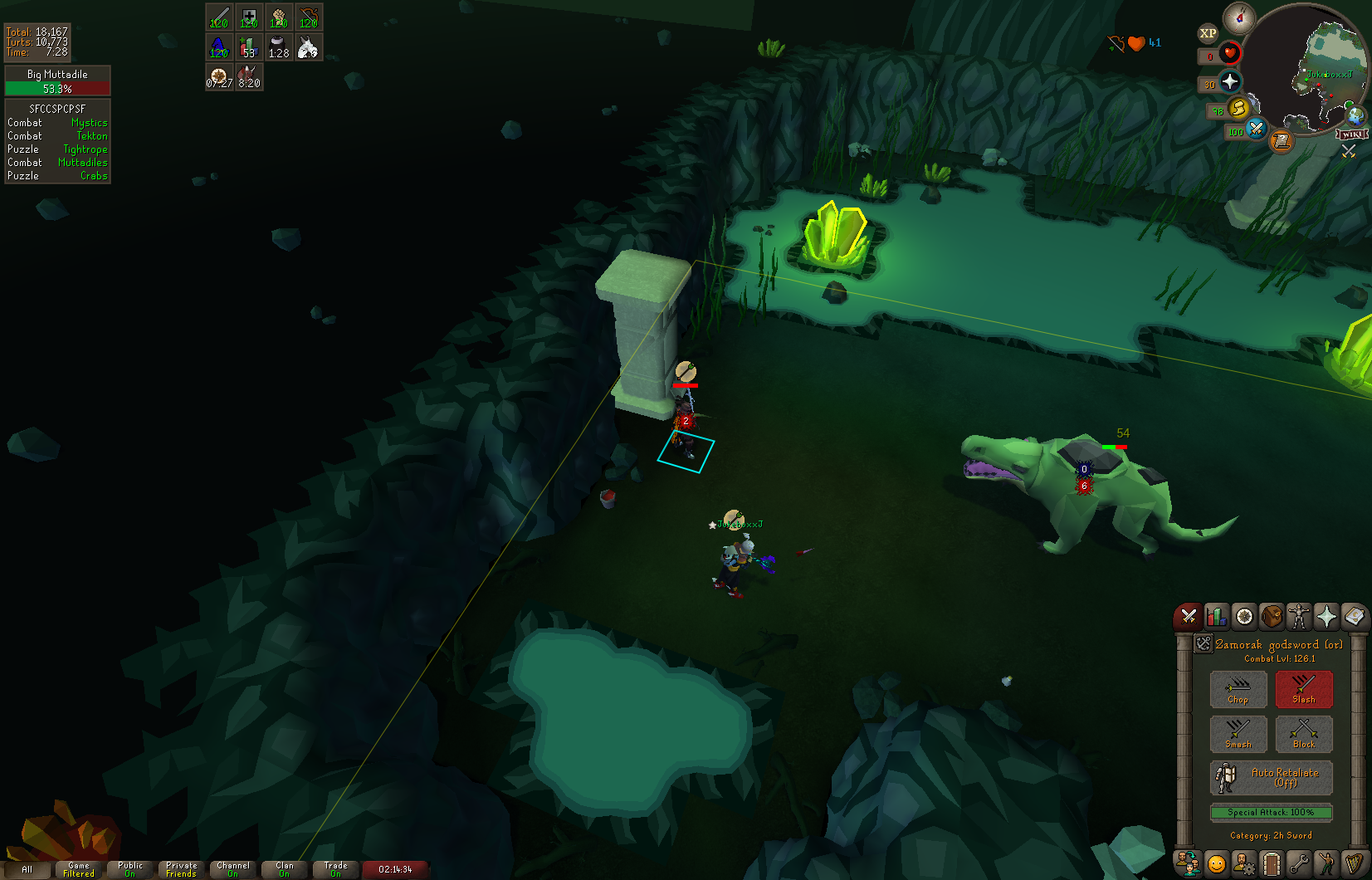Choose the Smash attack style
The image size is (1372, 880).
coord(1238,734)
